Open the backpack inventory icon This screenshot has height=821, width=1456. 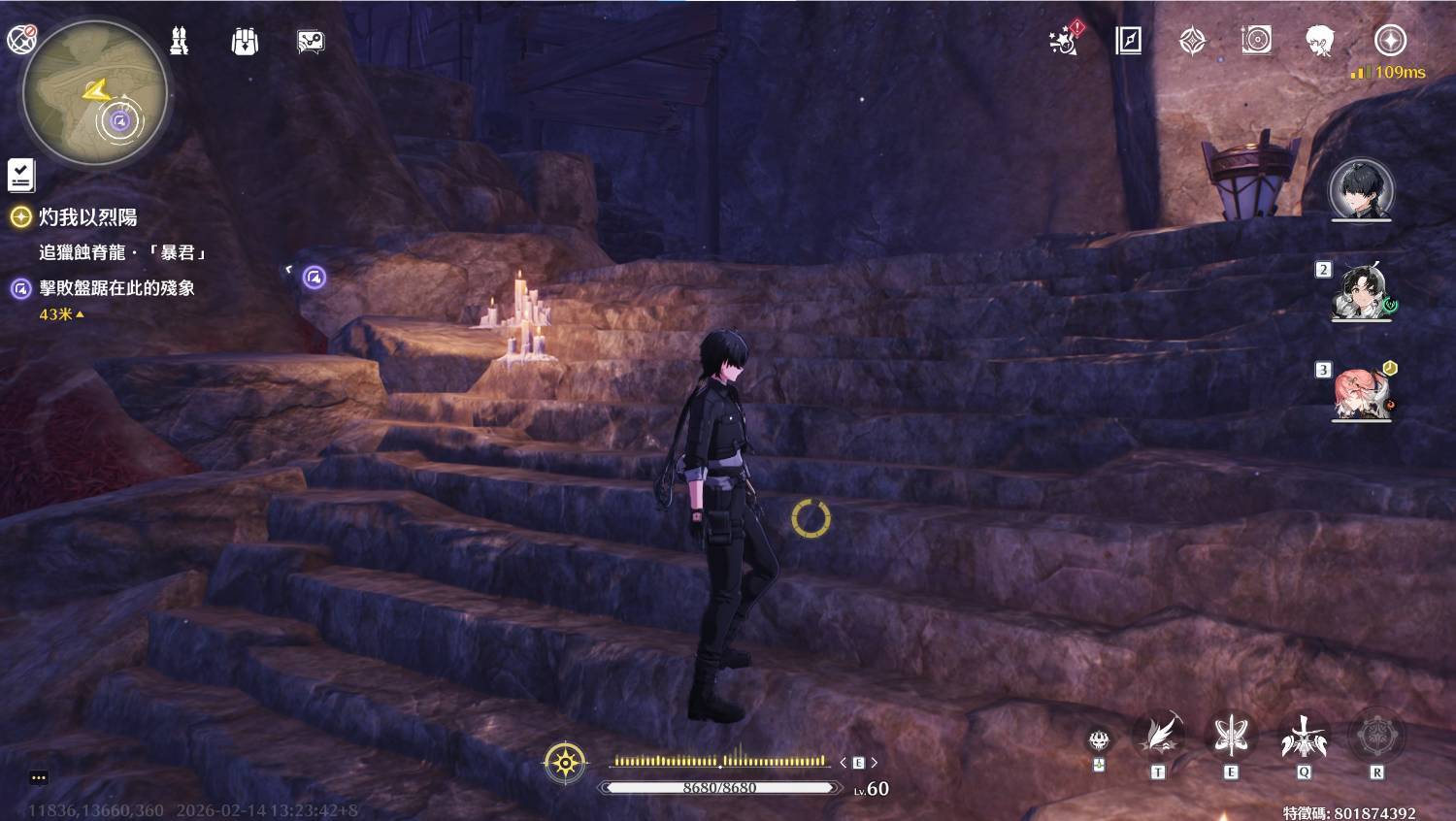point(245,41)
